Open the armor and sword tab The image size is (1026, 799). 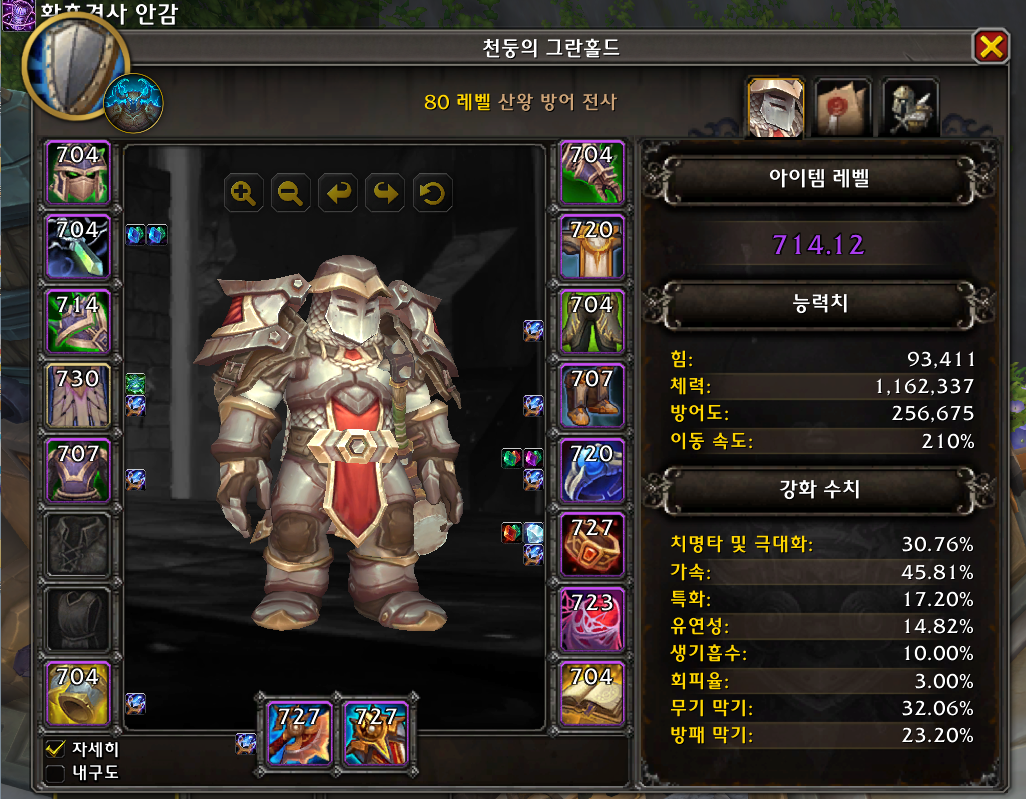point(910,107)
